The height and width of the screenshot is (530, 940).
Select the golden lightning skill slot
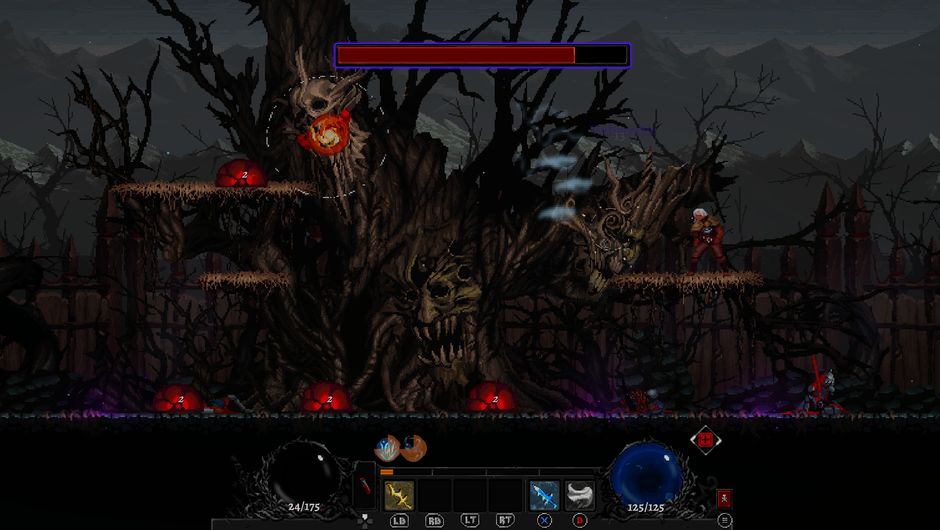[399, 494]
